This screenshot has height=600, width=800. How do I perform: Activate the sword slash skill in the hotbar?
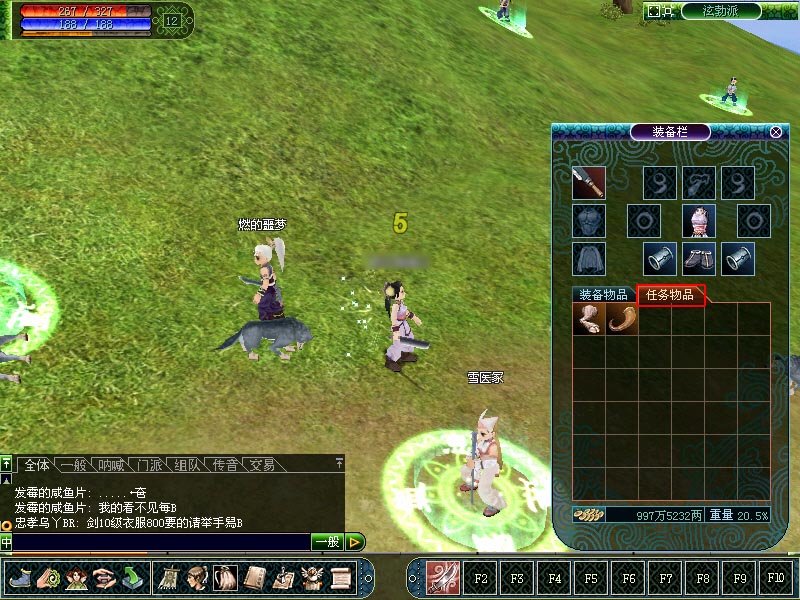[443, 577]
